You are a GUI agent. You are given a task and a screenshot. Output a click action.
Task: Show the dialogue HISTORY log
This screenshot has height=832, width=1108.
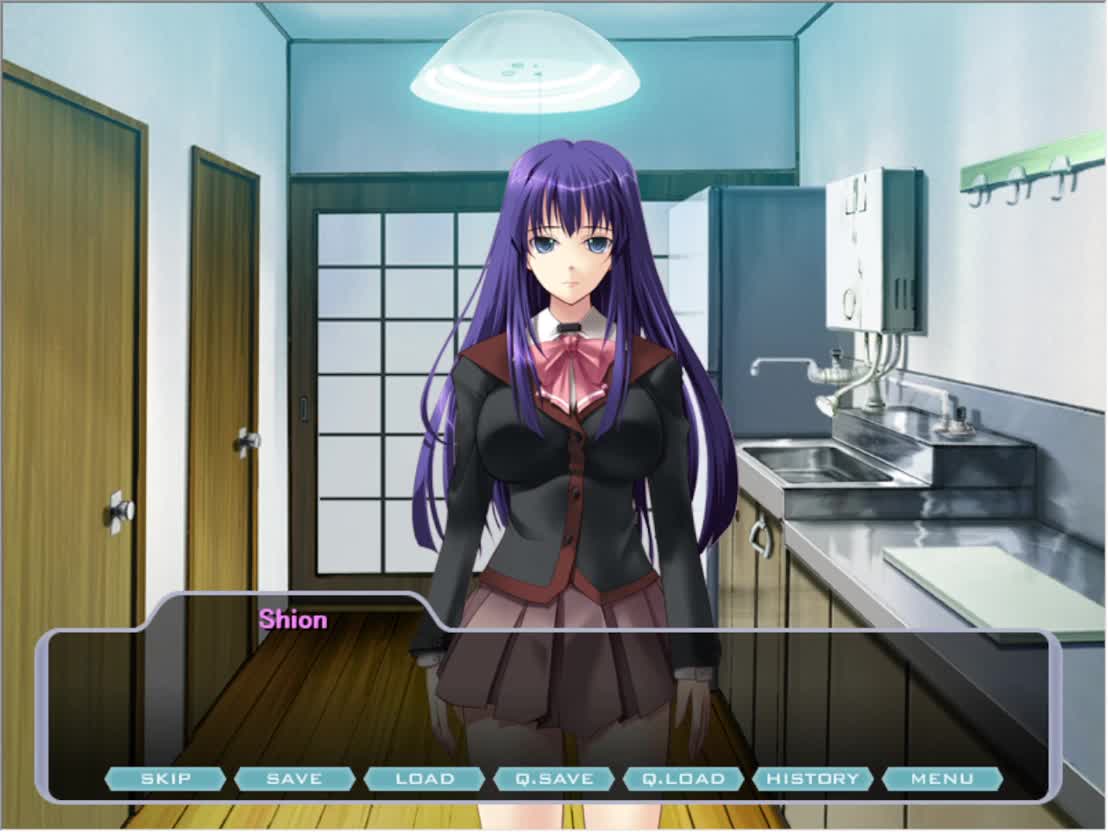813,779
